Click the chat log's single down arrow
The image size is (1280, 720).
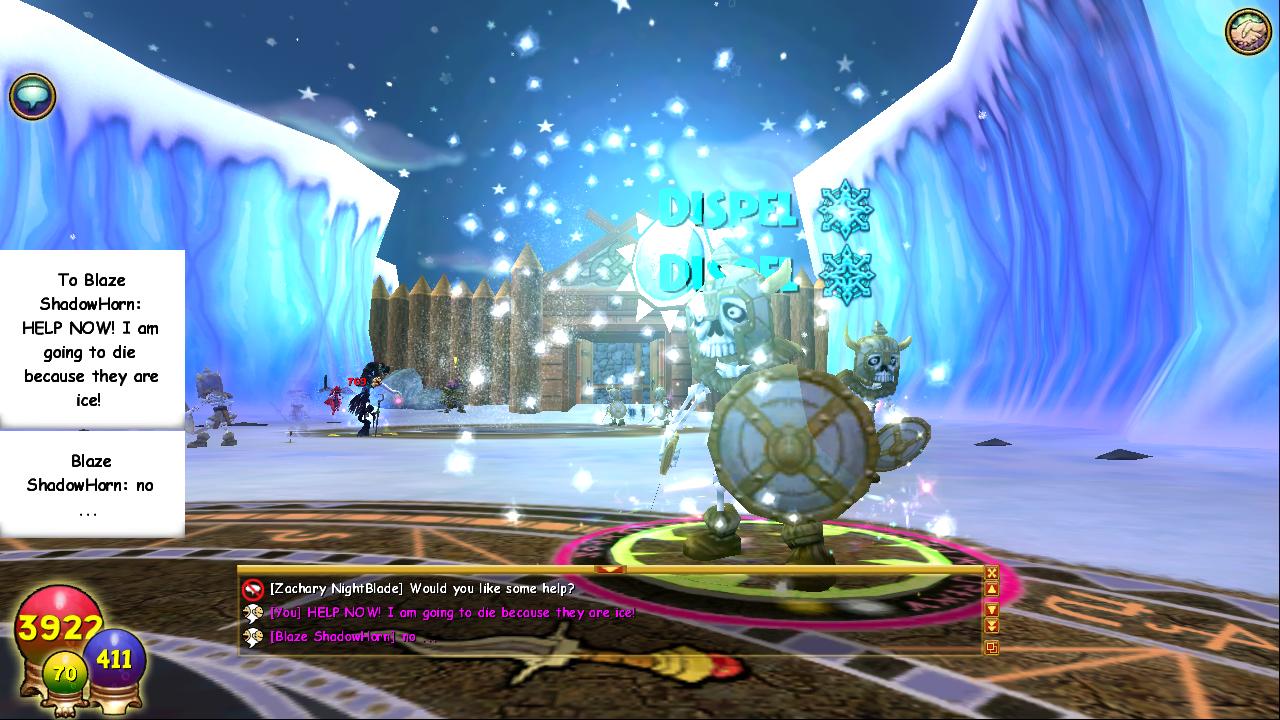991,609
